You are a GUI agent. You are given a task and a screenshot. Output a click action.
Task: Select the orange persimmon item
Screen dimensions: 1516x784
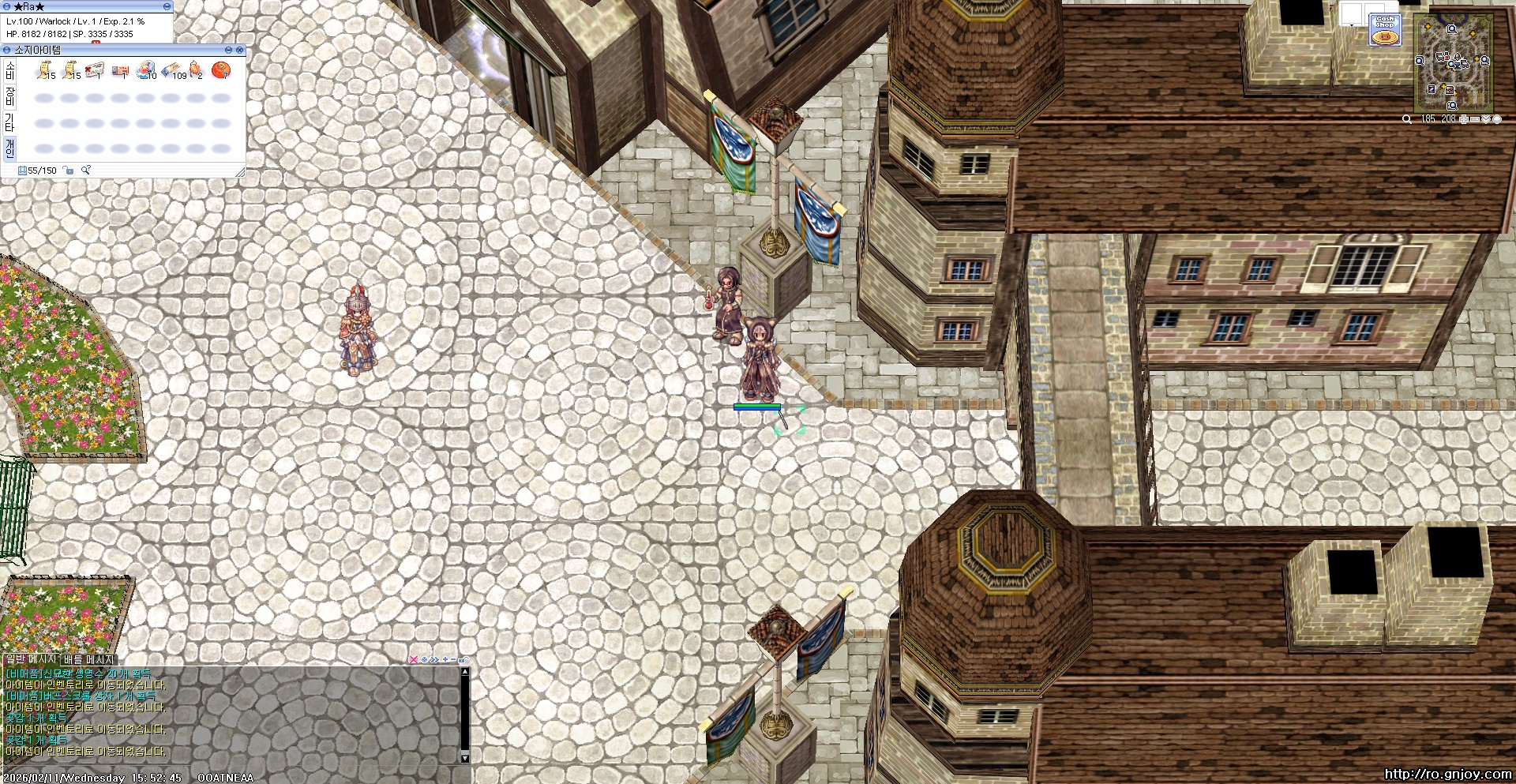click(221, 70)
